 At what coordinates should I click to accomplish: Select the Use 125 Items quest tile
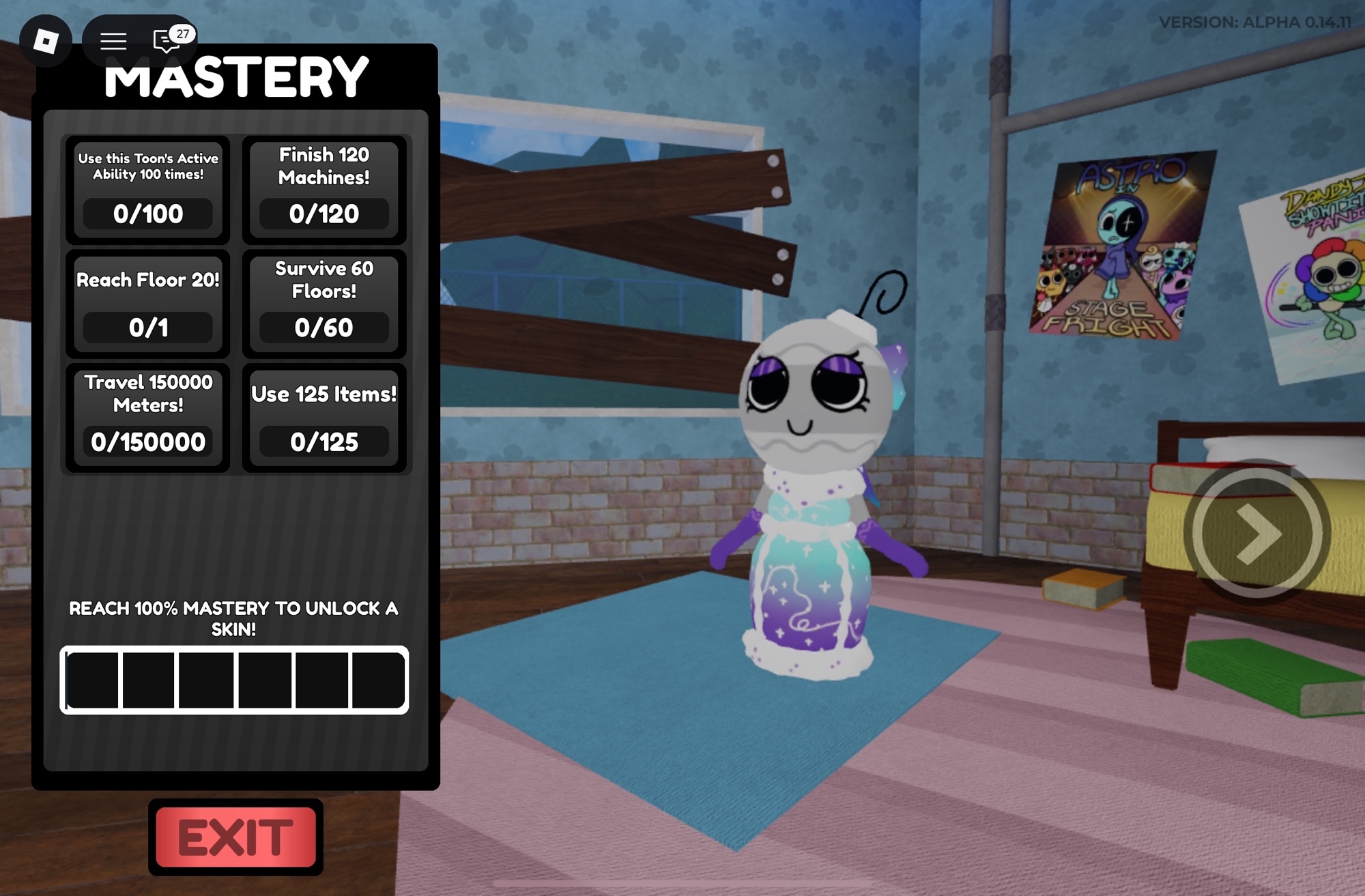pos(324,418)
